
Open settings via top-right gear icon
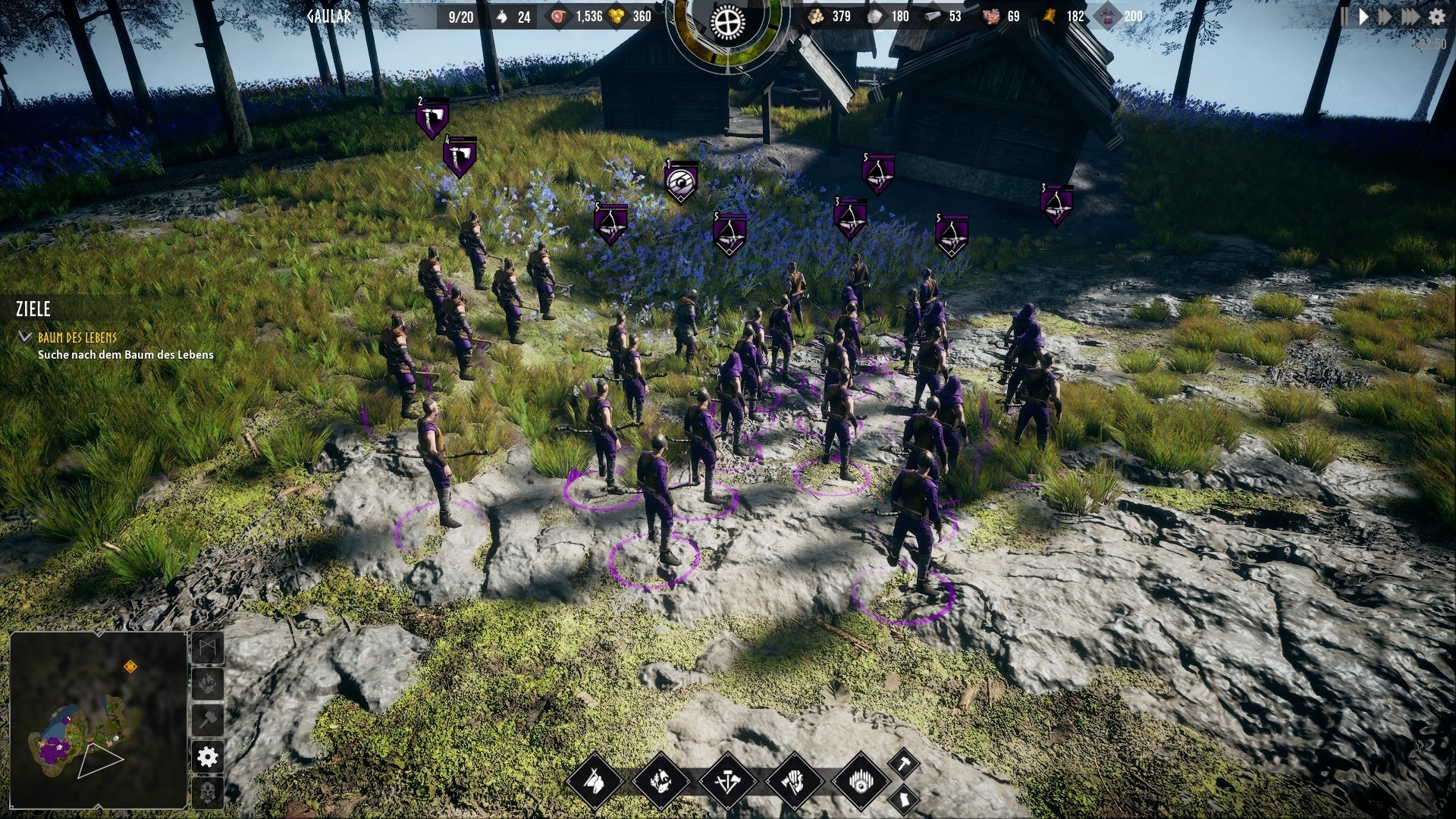[x=1437, y=17]
